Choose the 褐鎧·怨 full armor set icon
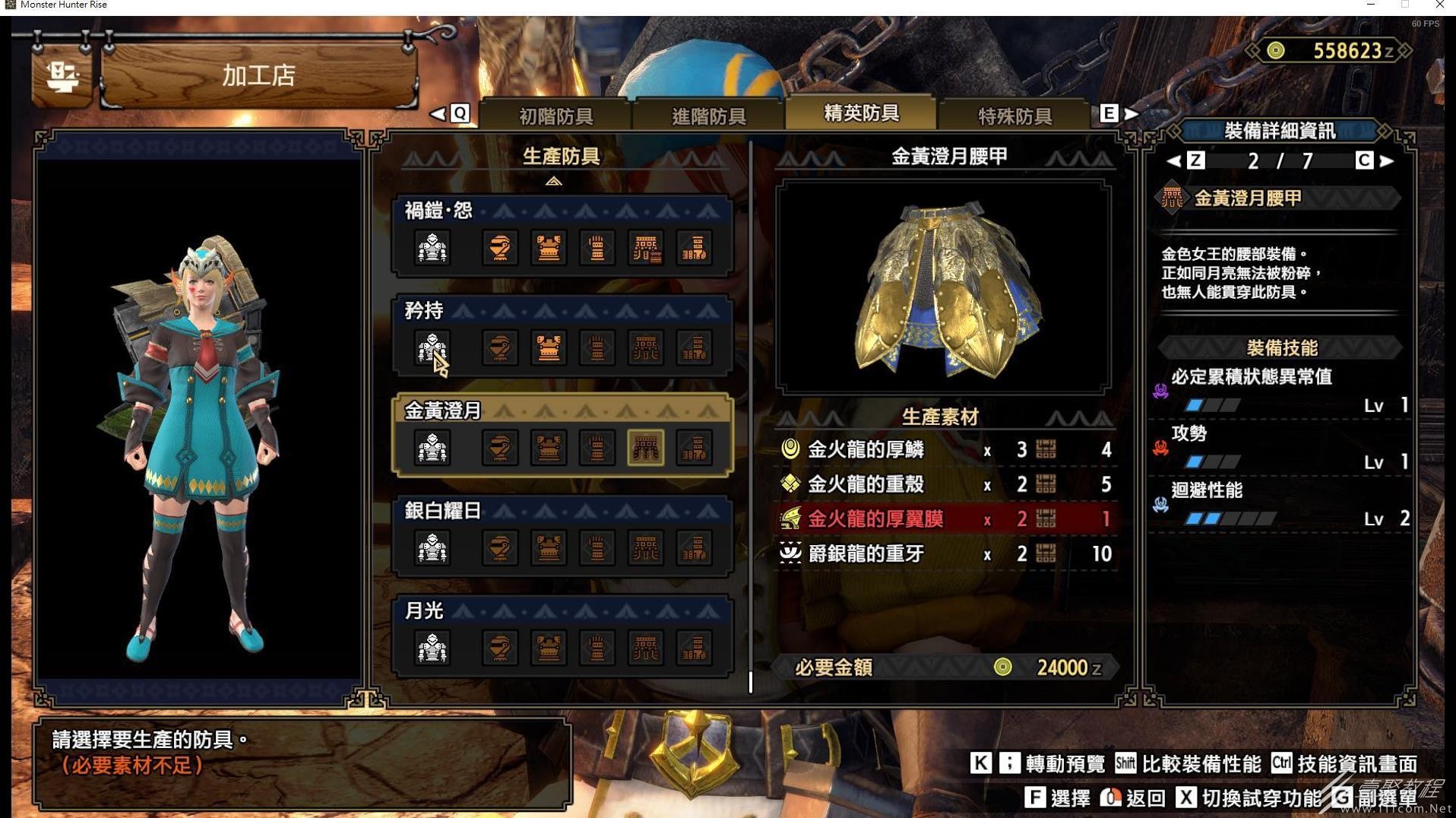1456x818 pixels. 432,248
